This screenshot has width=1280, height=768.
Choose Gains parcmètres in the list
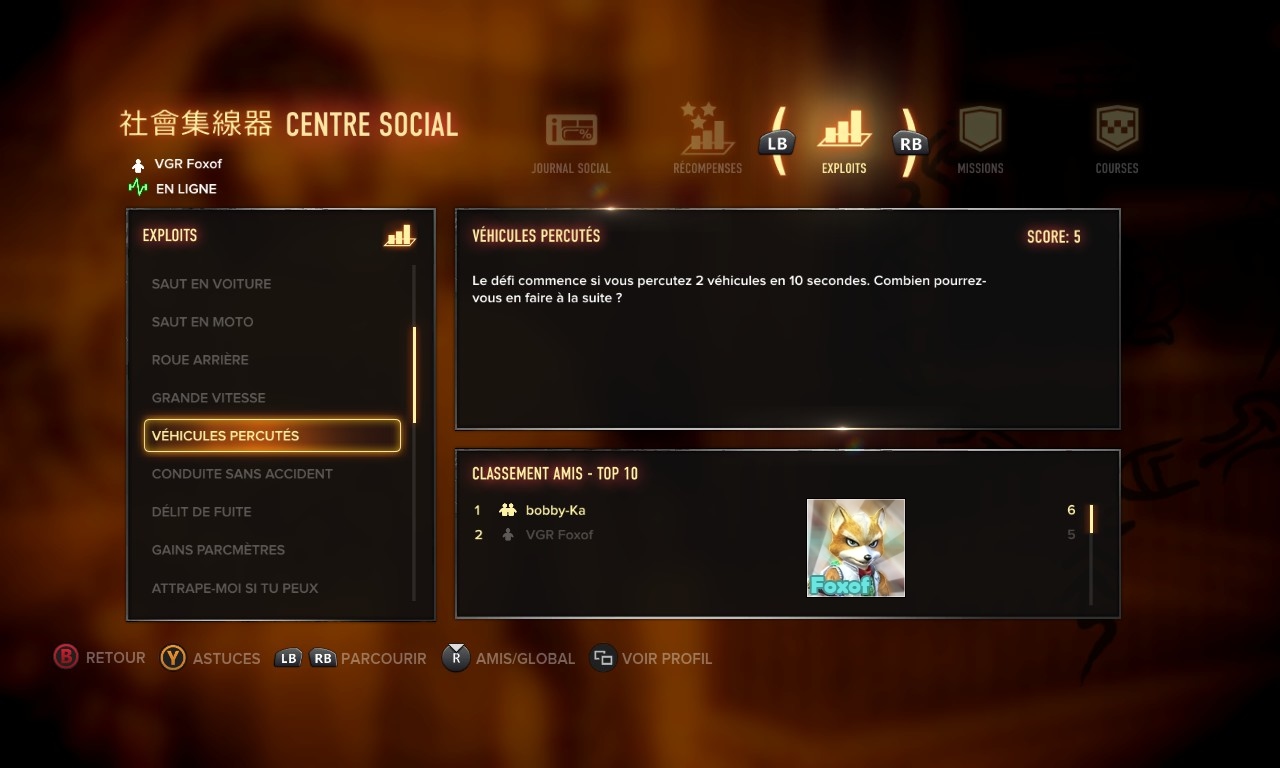coord(218,550)
